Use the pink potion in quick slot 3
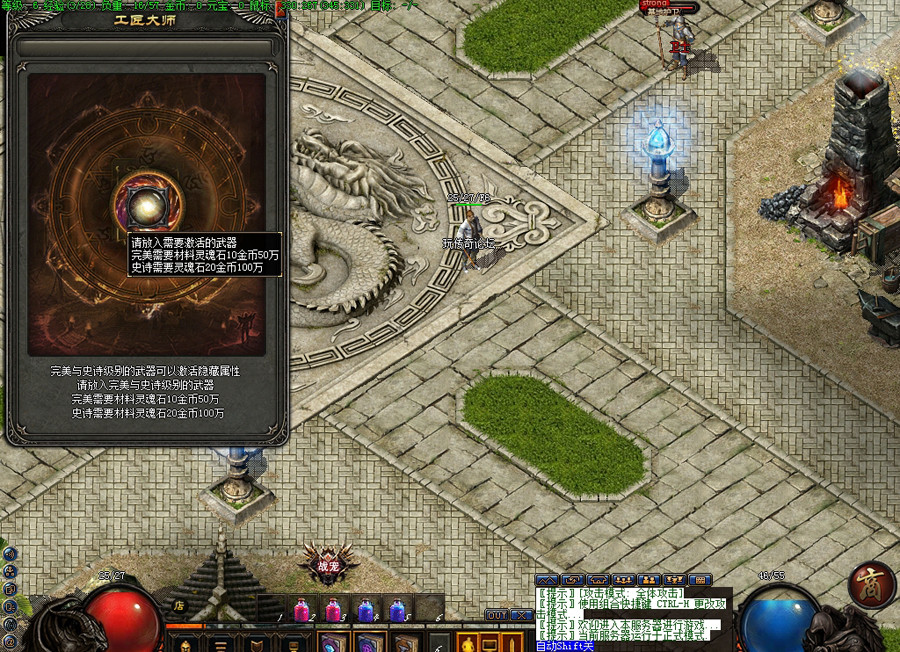 coord(335,609)
